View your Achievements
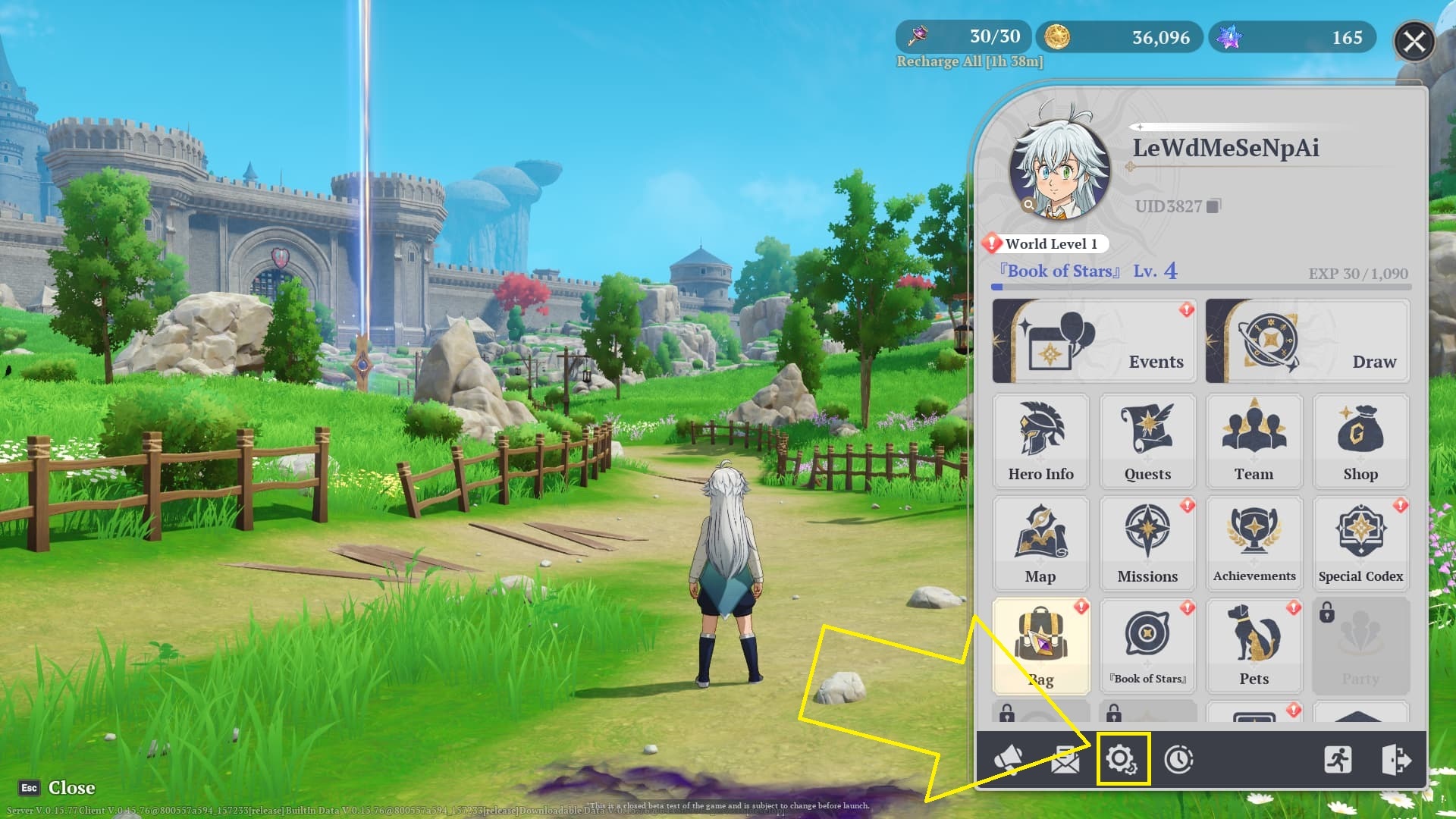This screenshot has width=1456, height=819. 1254,543
